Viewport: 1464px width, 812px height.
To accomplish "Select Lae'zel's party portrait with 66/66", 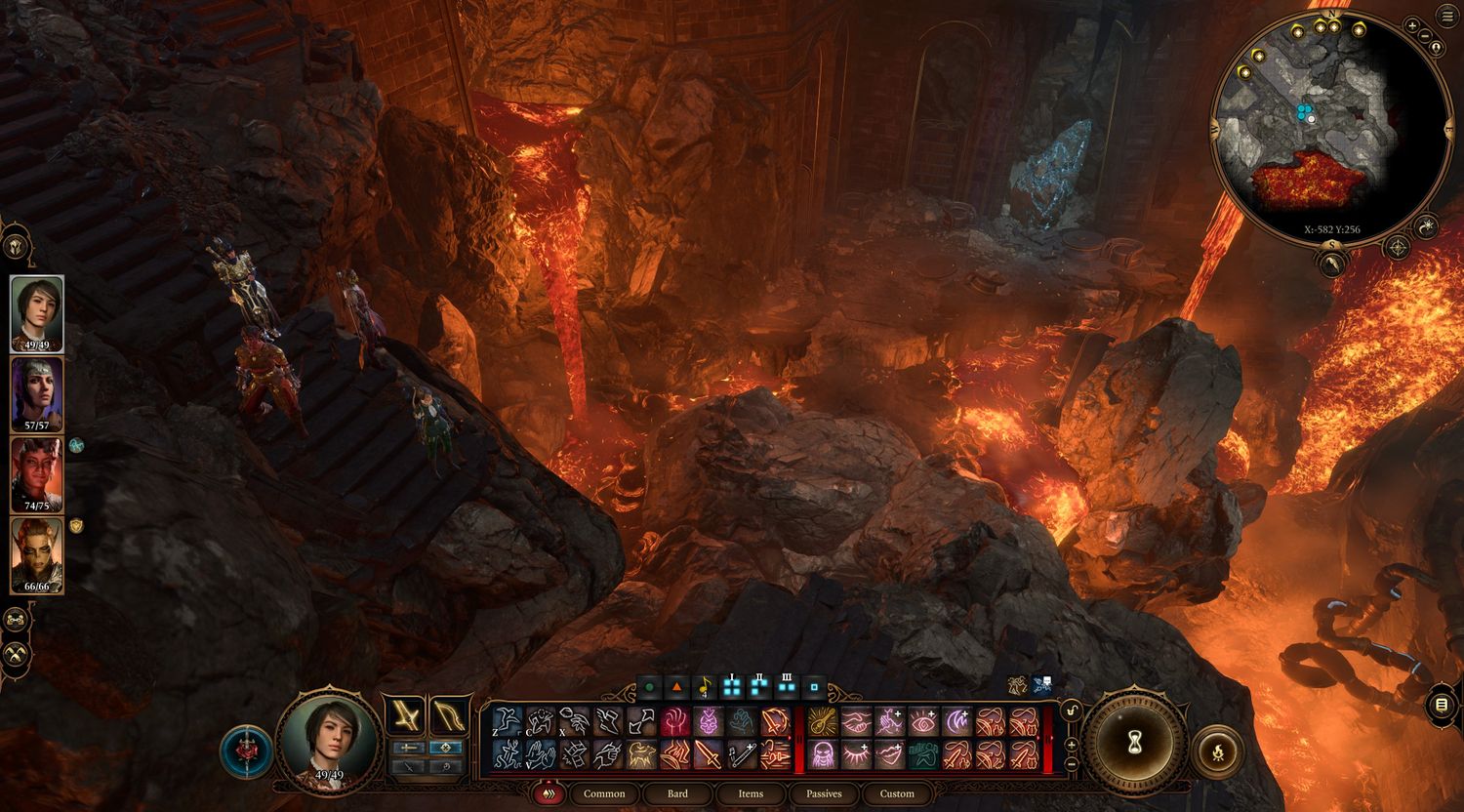I will pyautogui.click(x=37, y=554).
